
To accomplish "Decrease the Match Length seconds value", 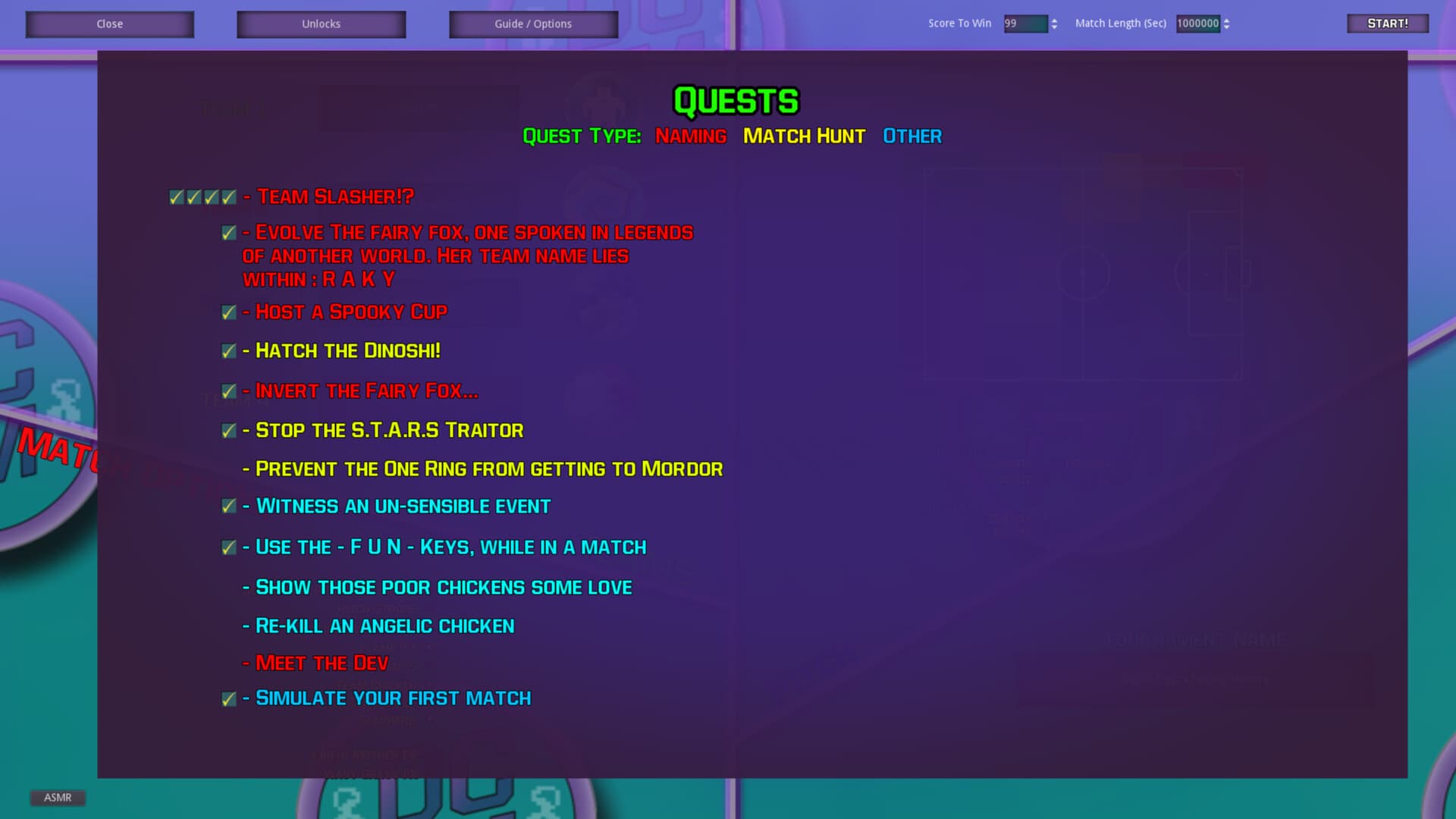I will [1227, 28].
